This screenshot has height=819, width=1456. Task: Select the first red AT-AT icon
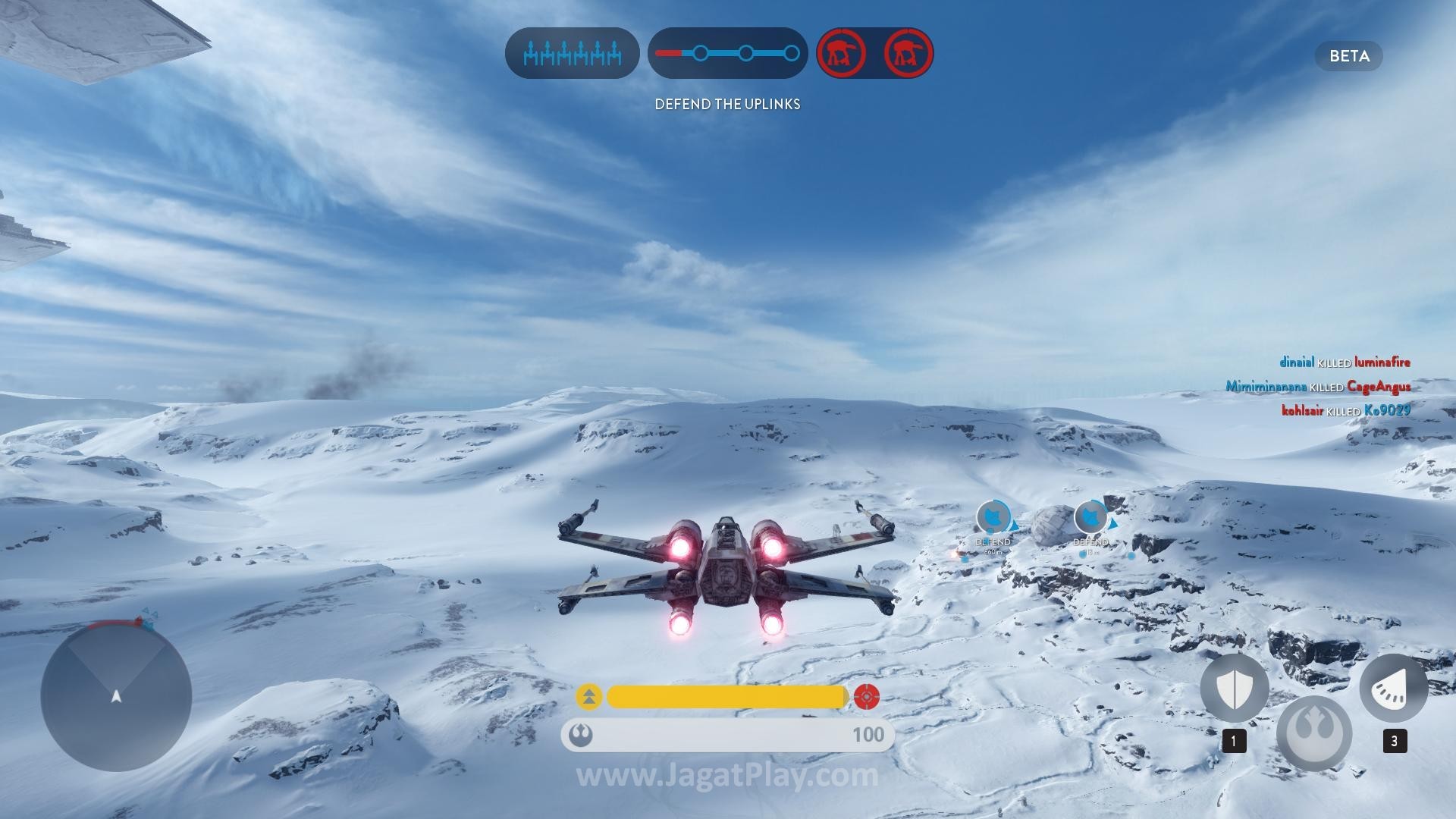(x=841, y=53)
